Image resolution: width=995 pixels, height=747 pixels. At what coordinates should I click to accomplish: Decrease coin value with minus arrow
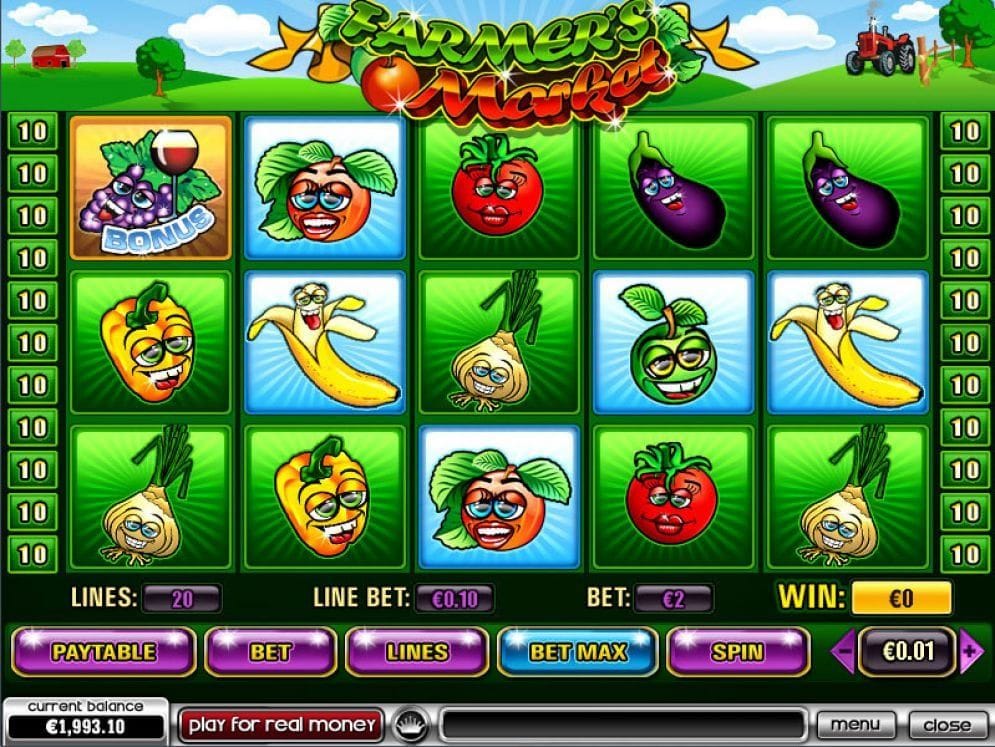pos(844,652)
